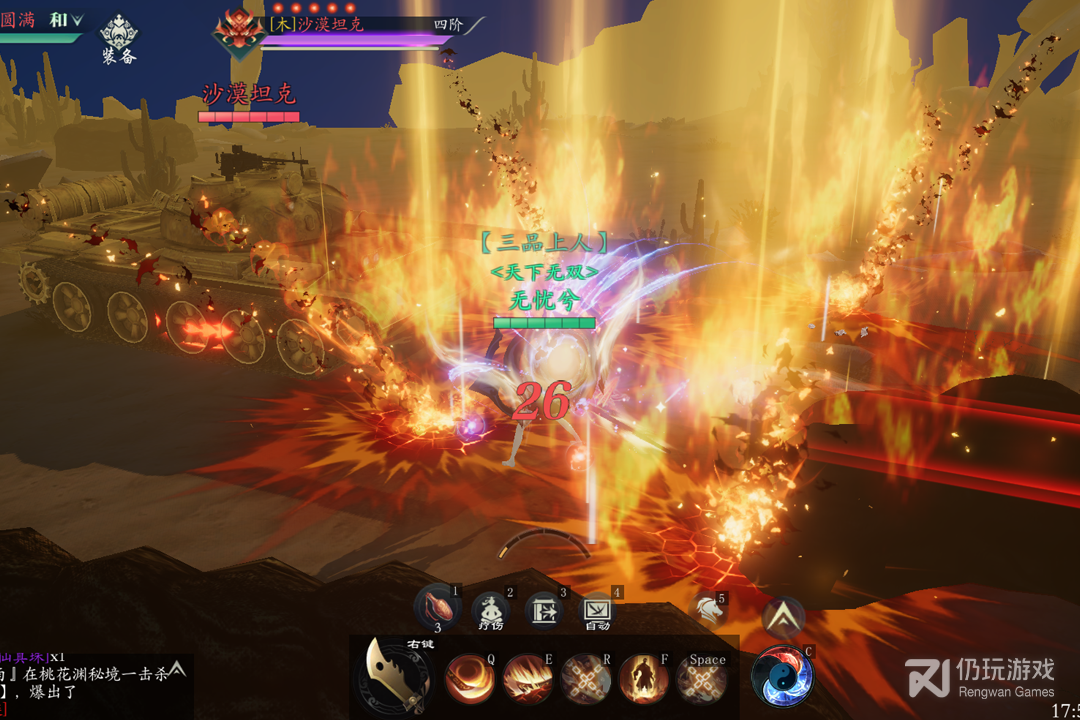The height and width of the screenshot is (720, 1080).
Task: Cast the F flaming warrior skill
Action: pyautogui.click(x=643, y=679)
